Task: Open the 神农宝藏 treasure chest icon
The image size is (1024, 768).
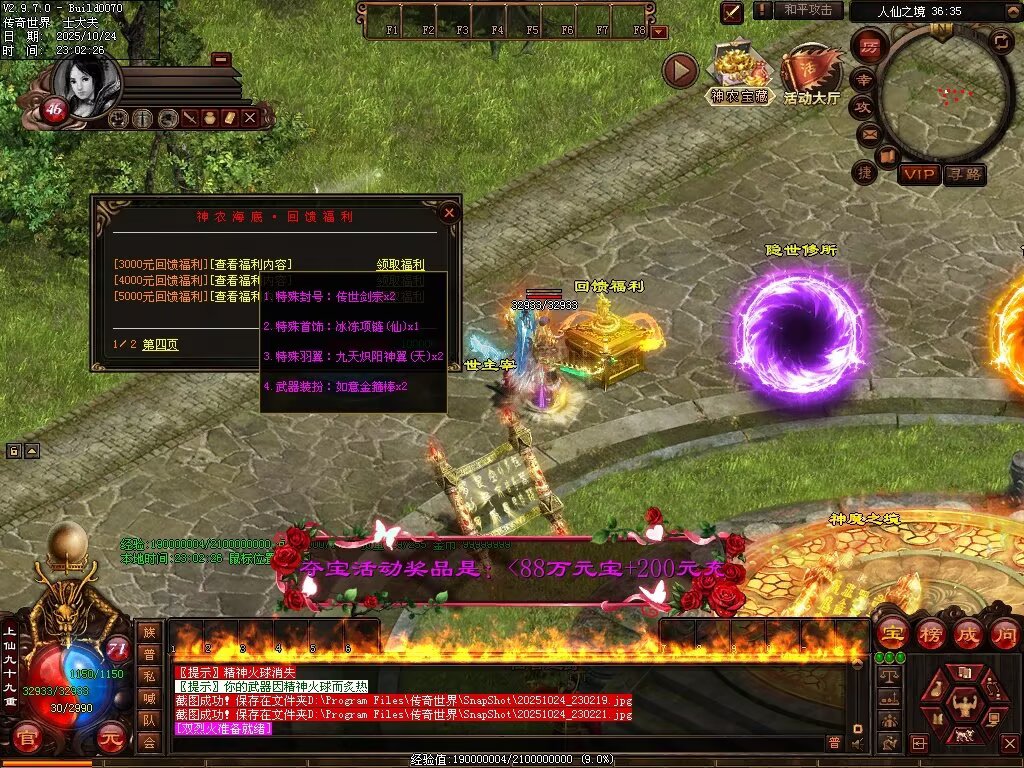Action: click(740, 74)
